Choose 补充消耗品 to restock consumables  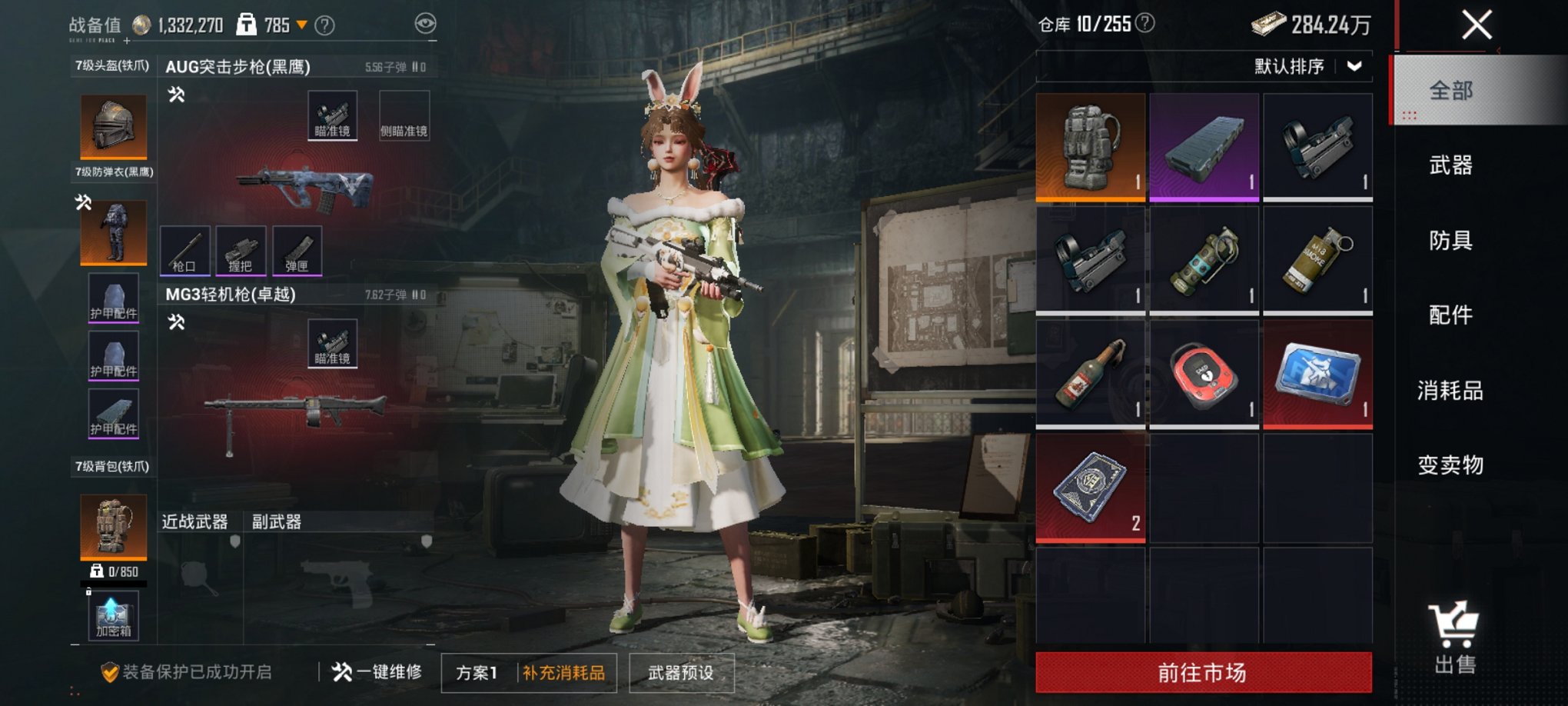[x=564, y=673]
